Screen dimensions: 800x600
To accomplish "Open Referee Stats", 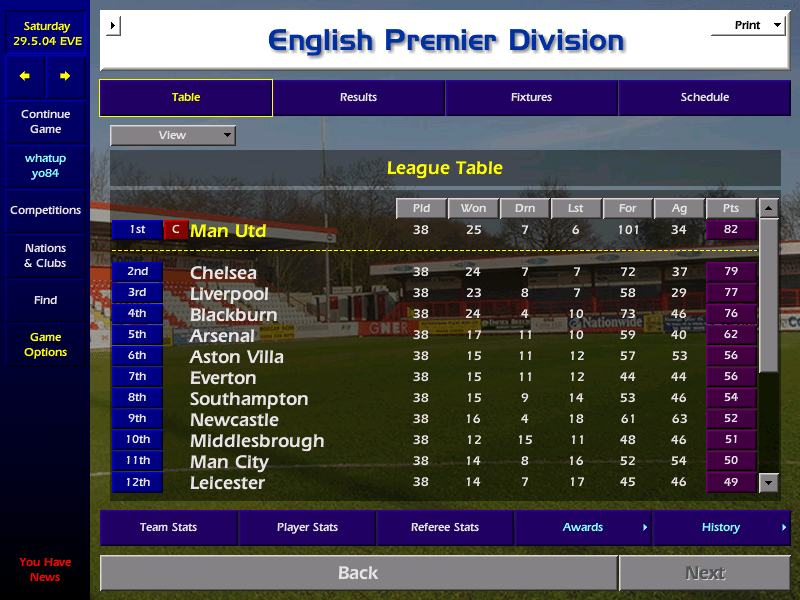I will tap(445, 528).
